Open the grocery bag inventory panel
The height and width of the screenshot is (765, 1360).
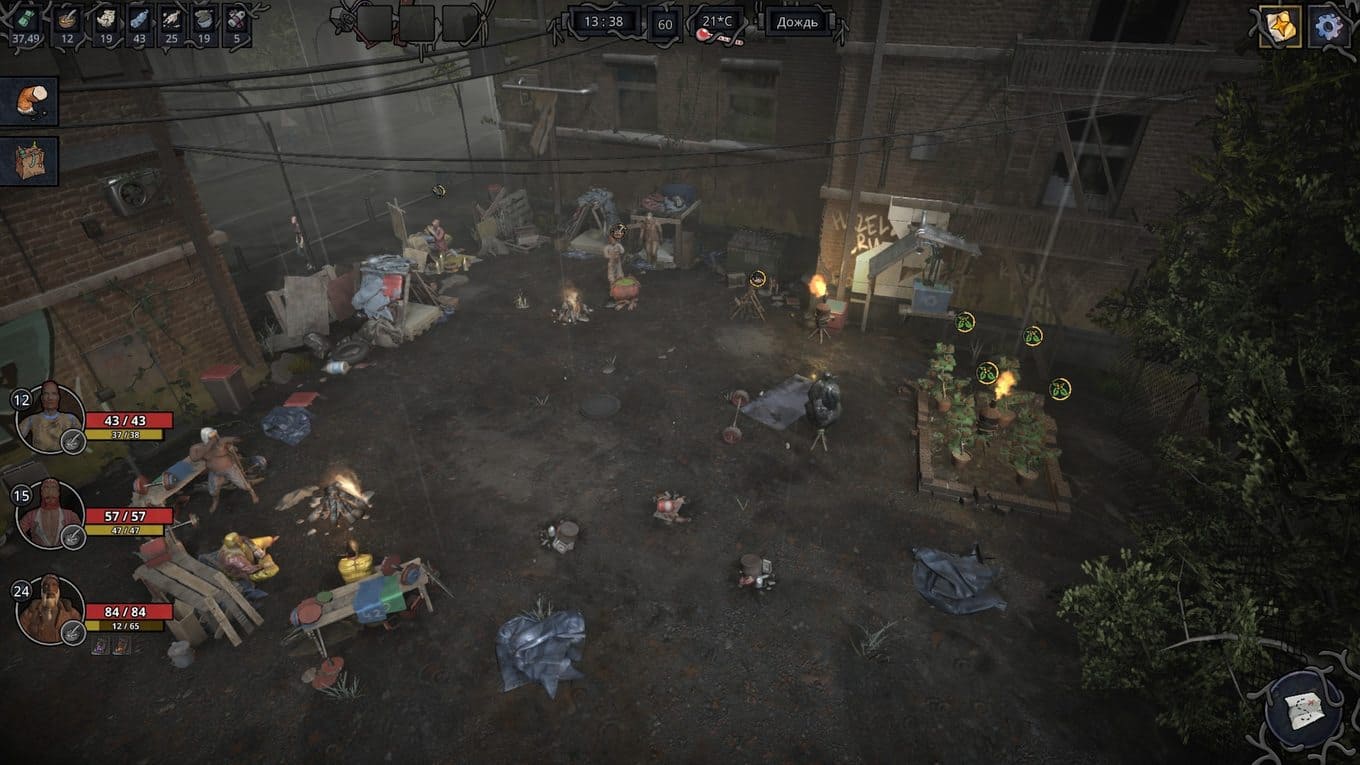pos(29,160)
